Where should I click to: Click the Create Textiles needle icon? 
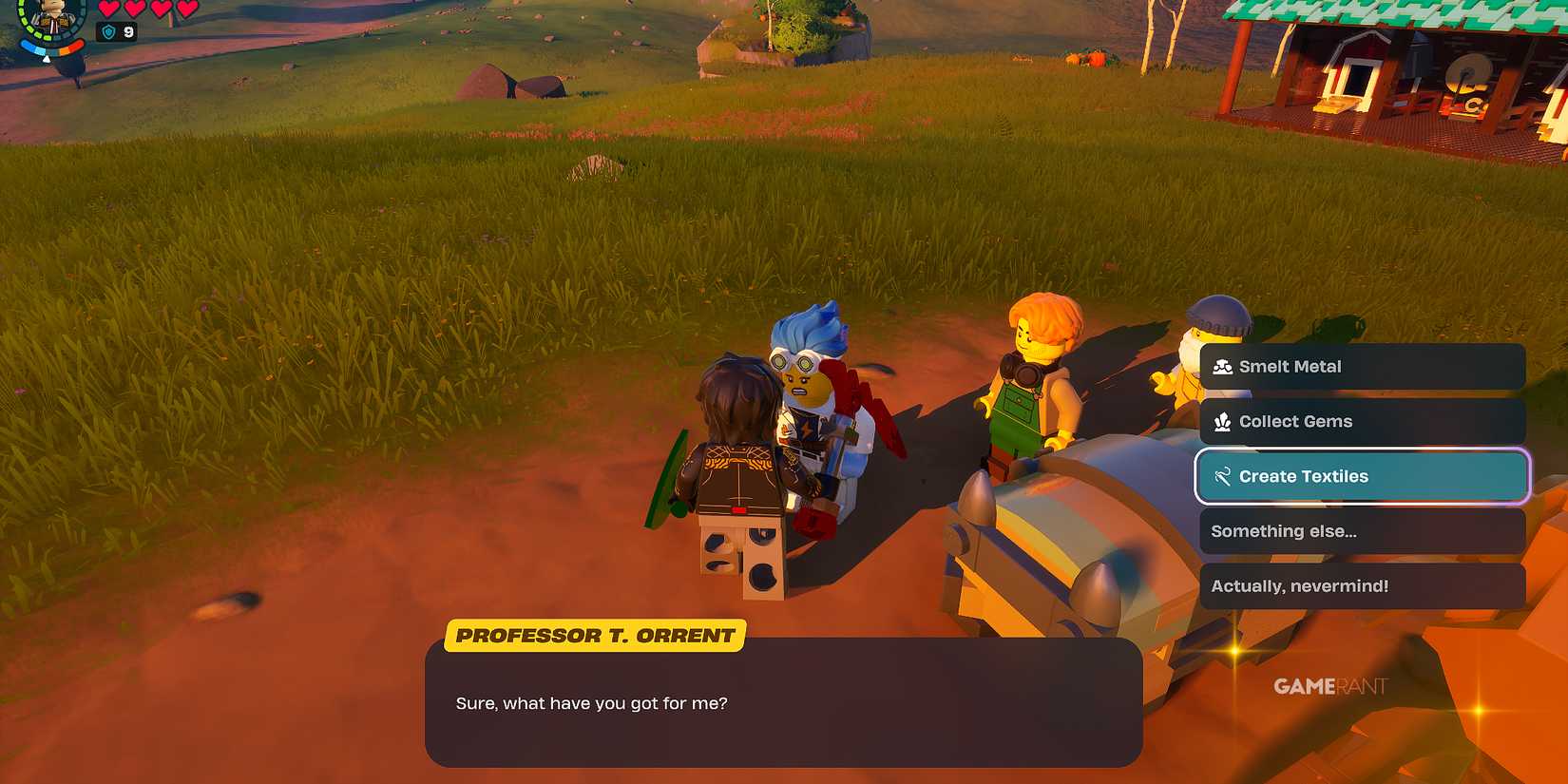pyautogui.click(x=1221, y=475)
